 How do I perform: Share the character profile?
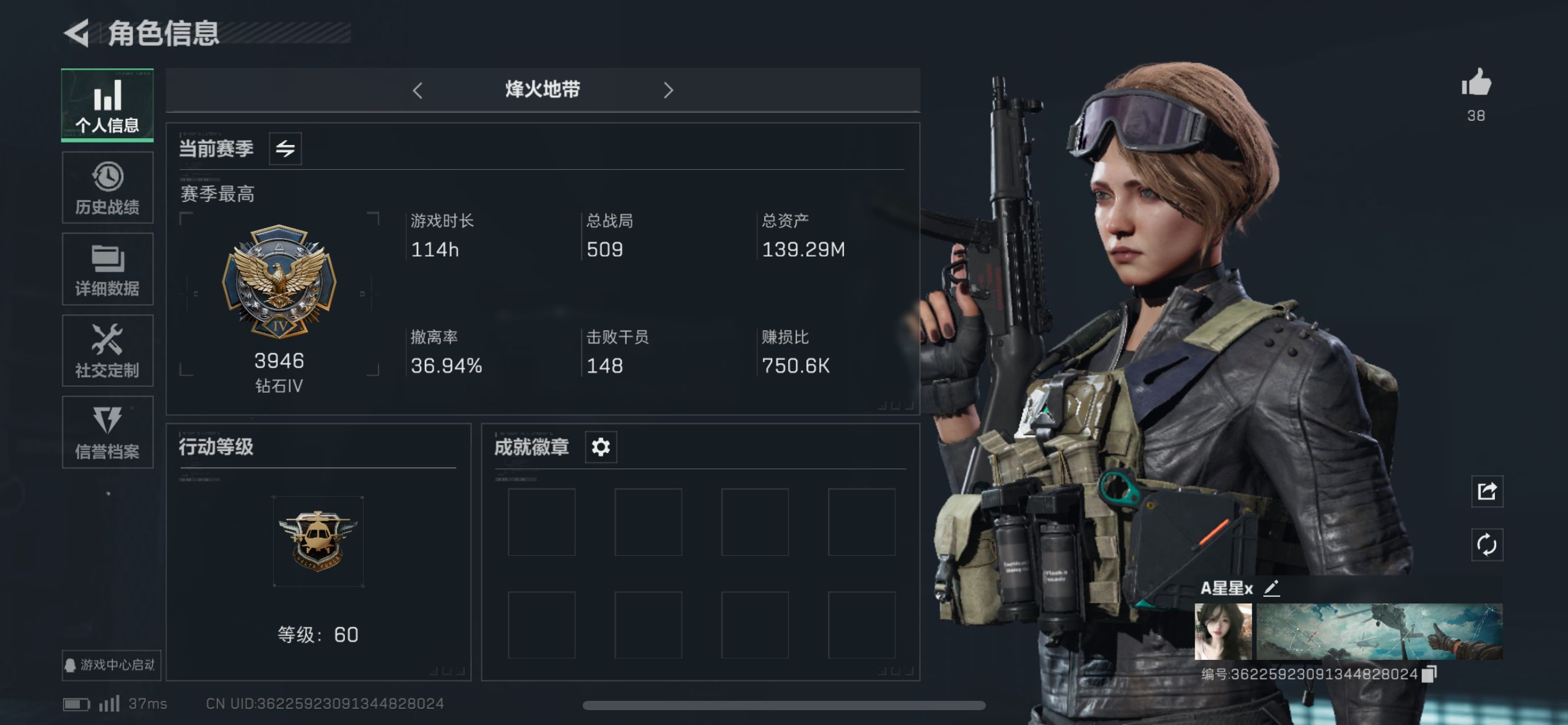(x=1487, y=491)
